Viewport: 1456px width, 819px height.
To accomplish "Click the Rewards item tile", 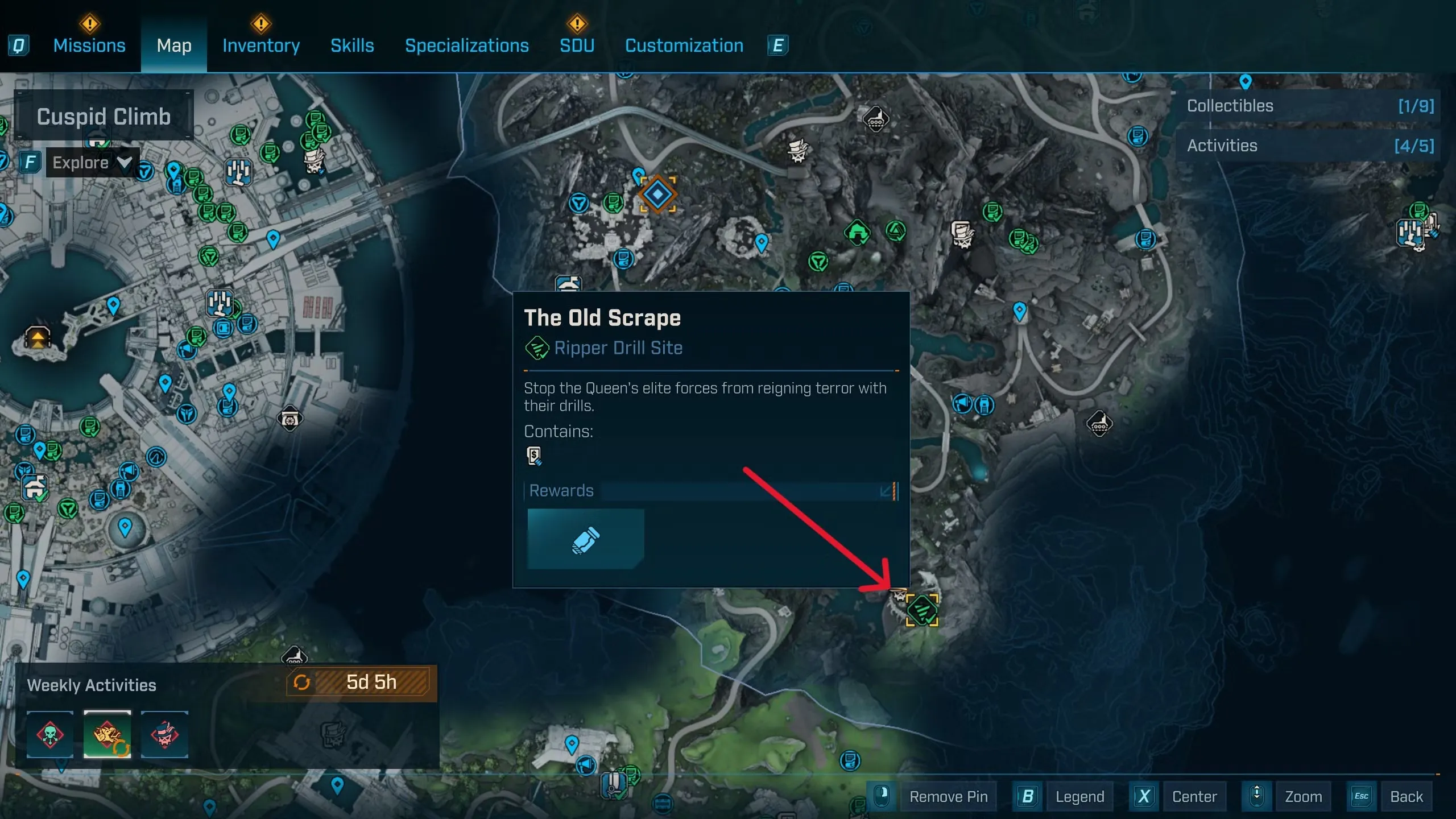I will pyautogui.click(x=586, y=539).
